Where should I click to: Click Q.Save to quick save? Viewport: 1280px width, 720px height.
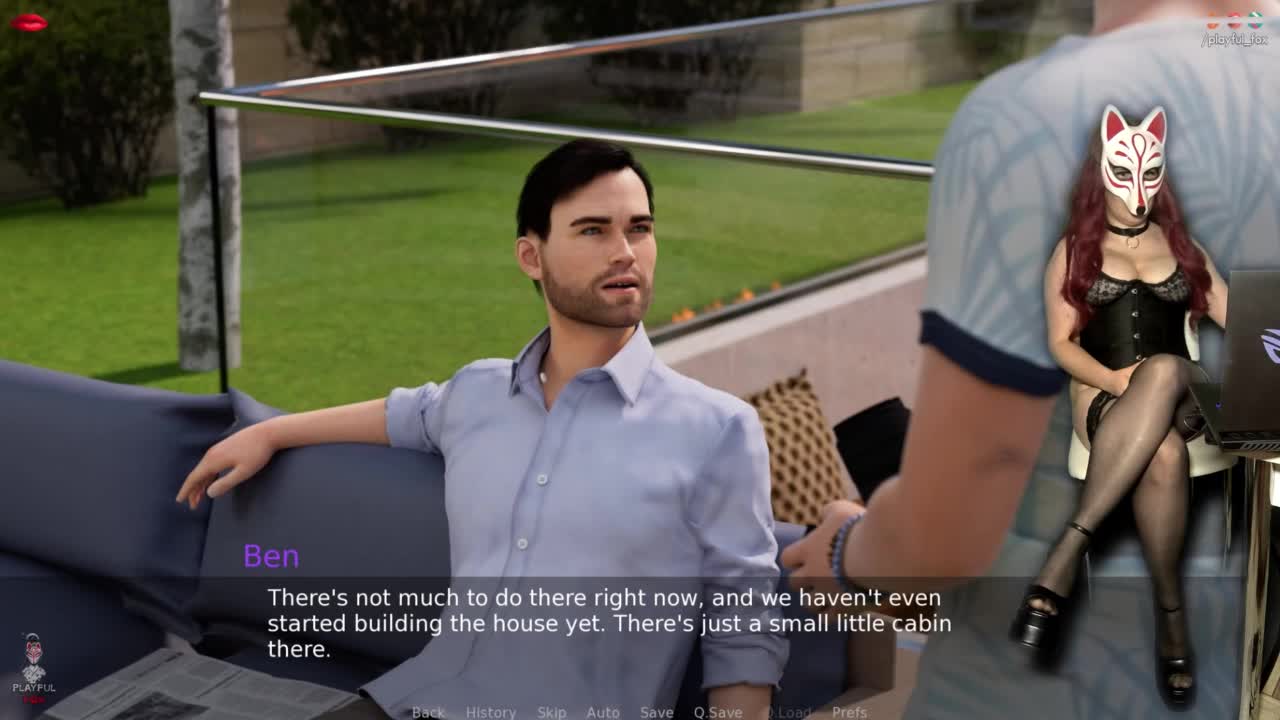[717, 712]
